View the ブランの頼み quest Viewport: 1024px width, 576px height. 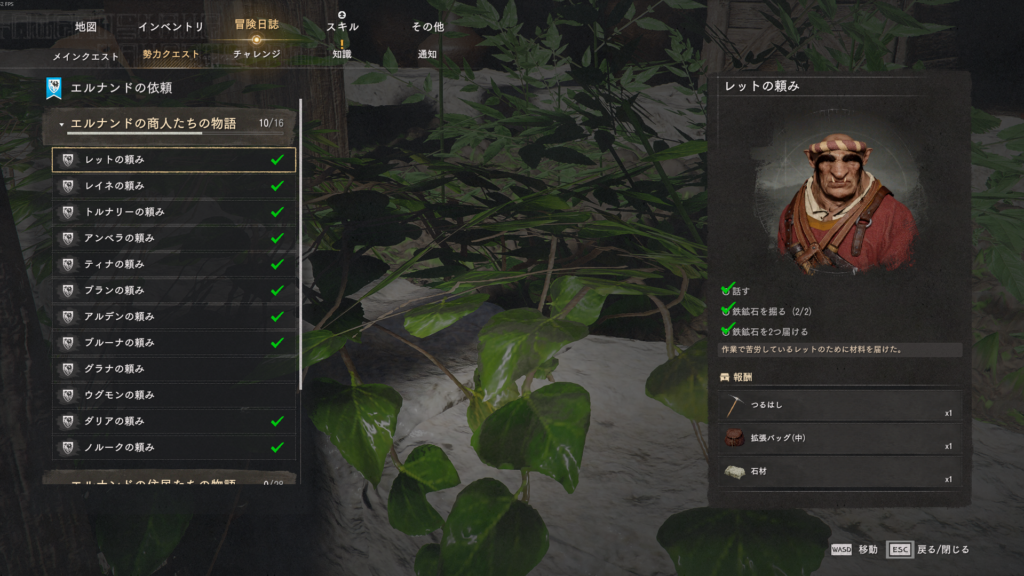(173, 290)
